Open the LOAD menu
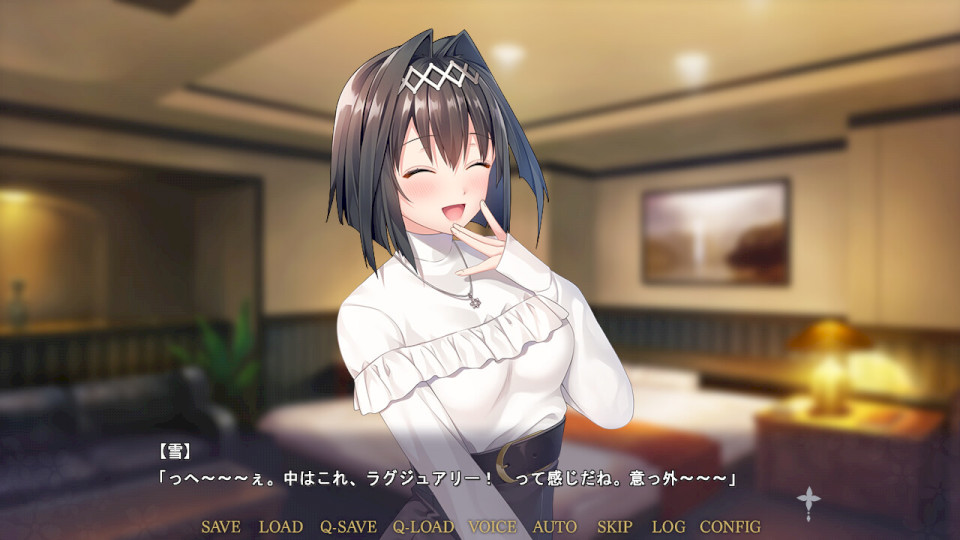The image size is (960, 540). point(280,527)
